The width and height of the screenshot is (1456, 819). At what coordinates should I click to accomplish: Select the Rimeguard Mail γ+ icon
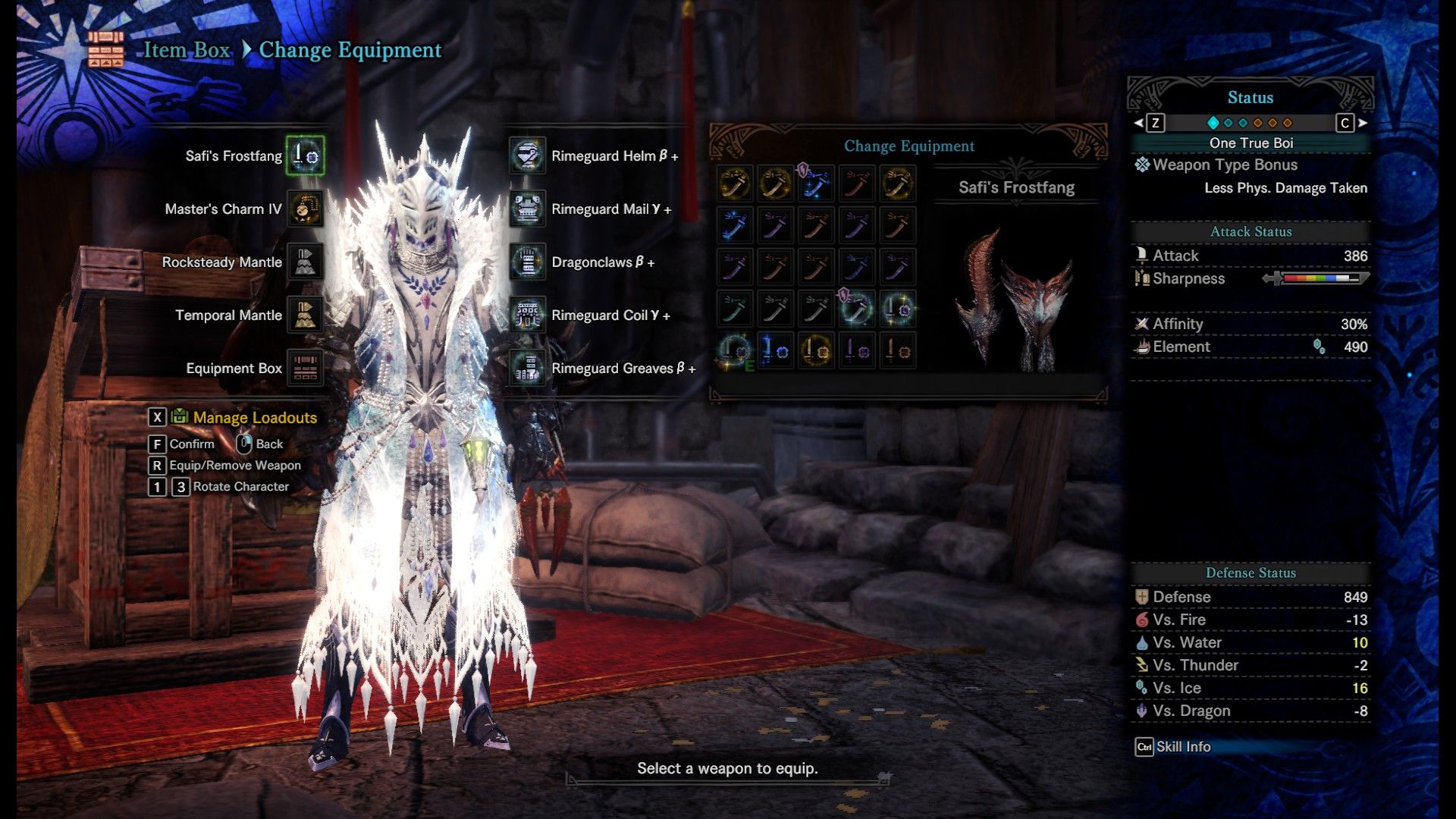[x=526, y=209]
